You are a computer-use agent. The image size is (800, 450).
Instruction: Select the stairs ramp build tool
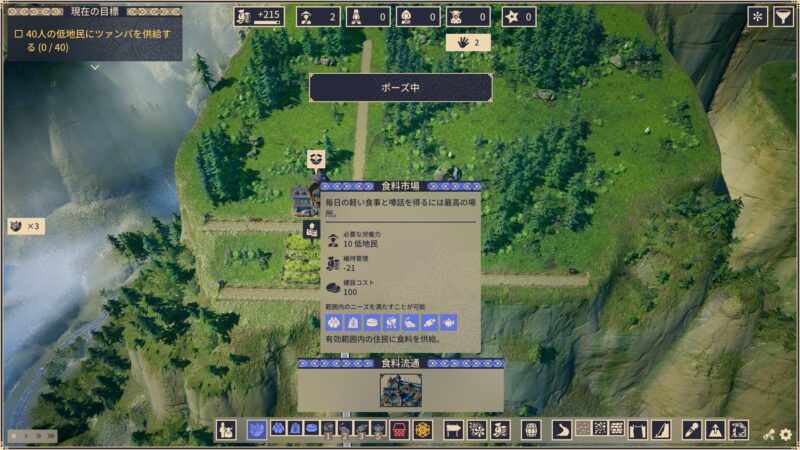click(661, 430)
